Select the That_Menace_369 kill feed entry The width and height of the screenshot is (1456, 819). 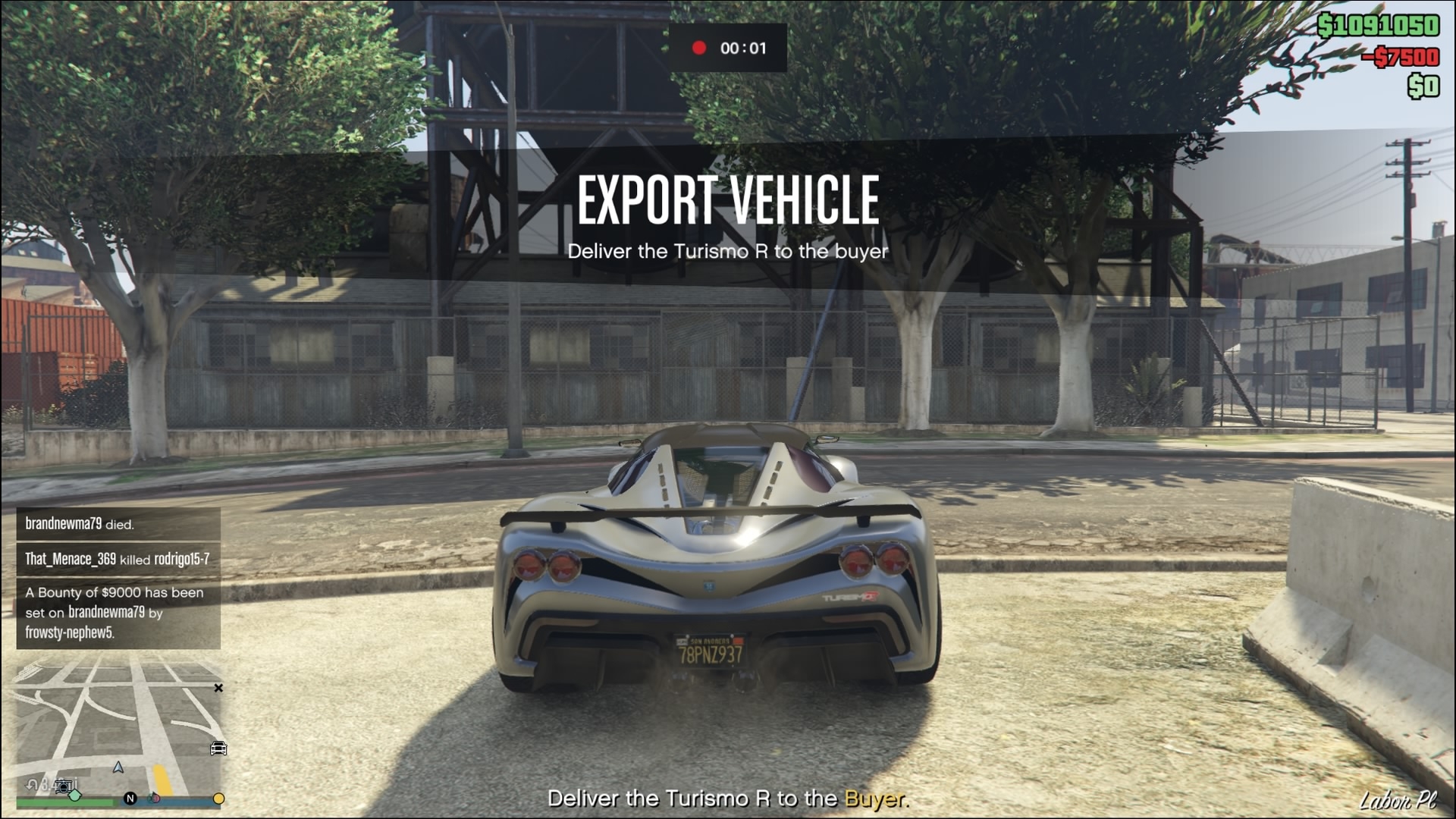(x=118, y=559)
